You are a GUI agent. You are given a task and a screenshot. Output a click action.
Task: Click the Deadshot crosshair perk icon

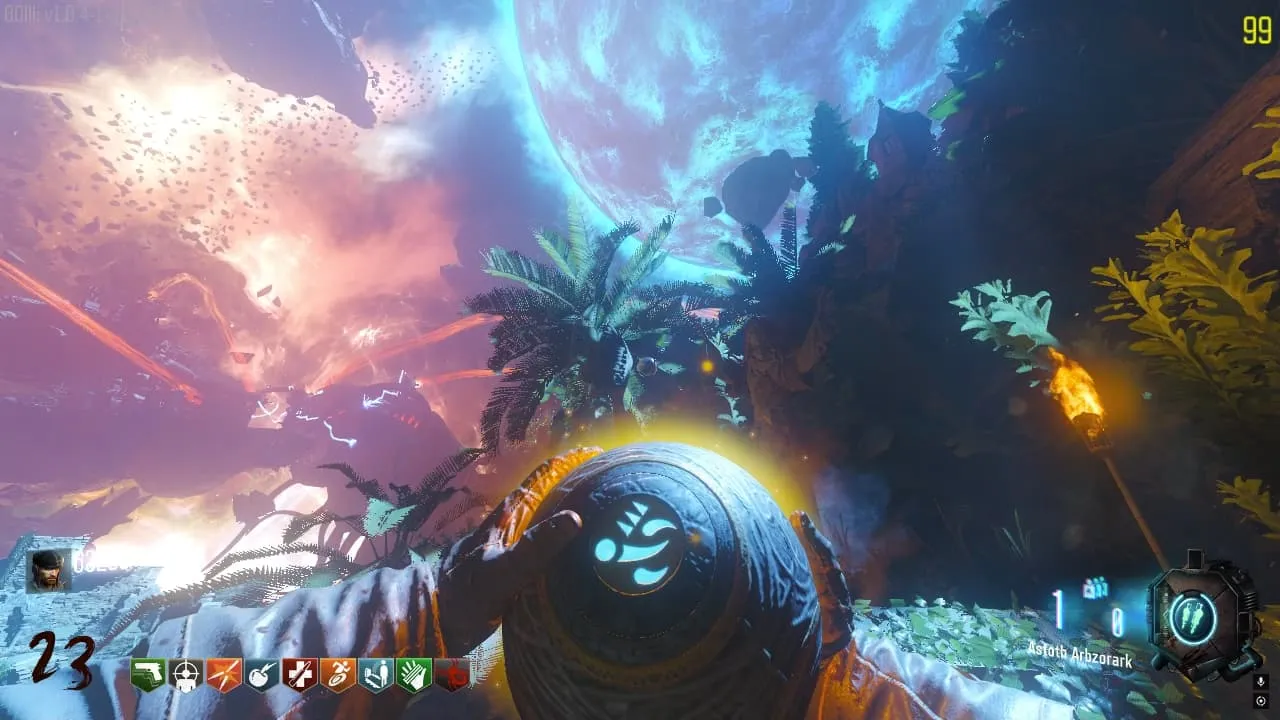pos(186,675)
